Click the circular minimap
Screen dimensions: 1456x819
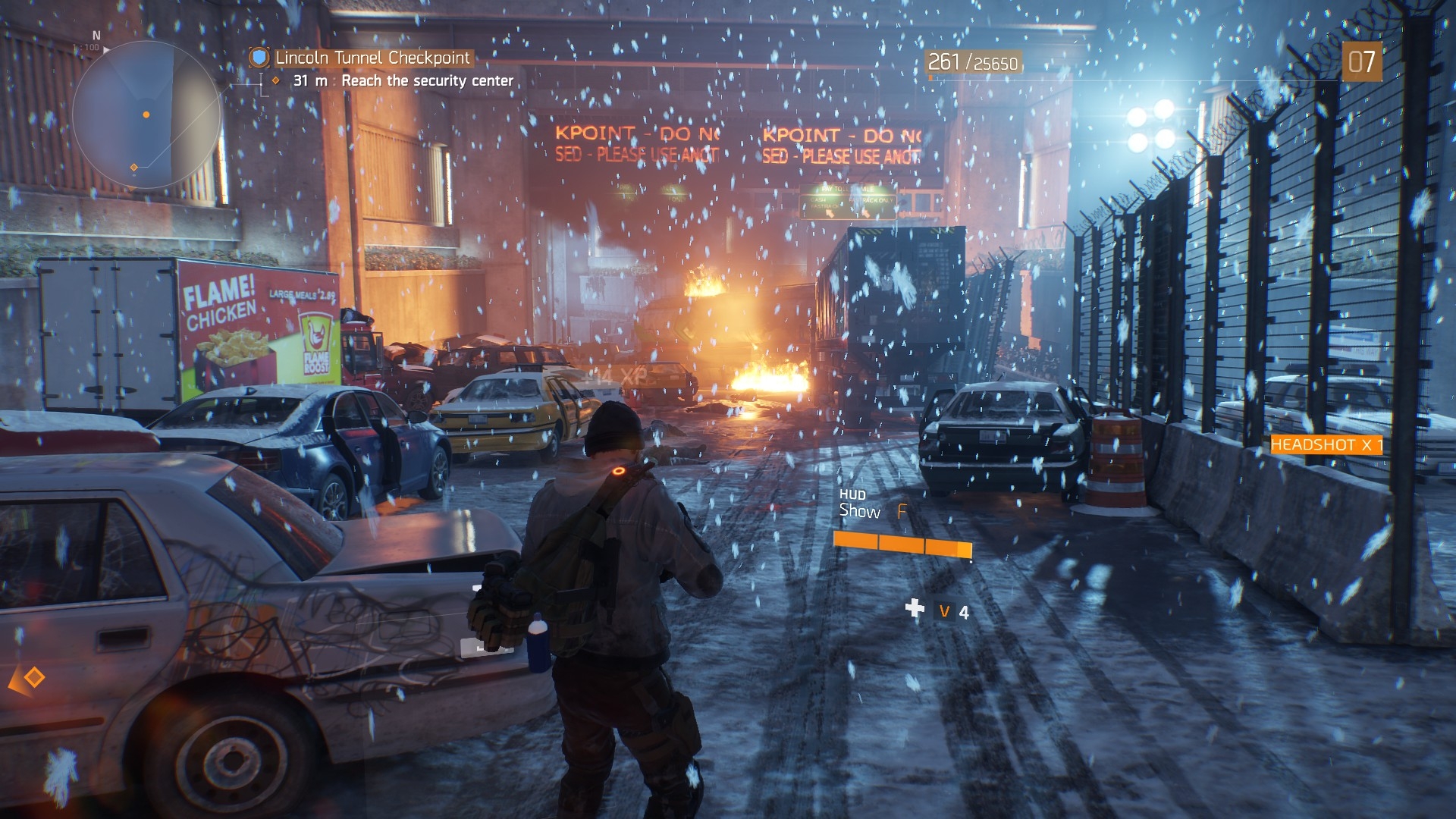(146, 115)
